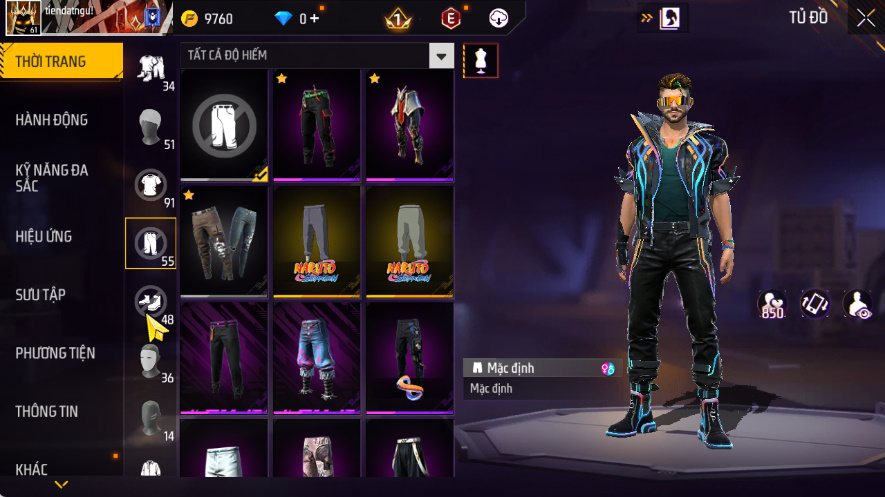Choose the no-pants unequip slot
This screenshot has height=497, width=885.
tap(224, 124)
